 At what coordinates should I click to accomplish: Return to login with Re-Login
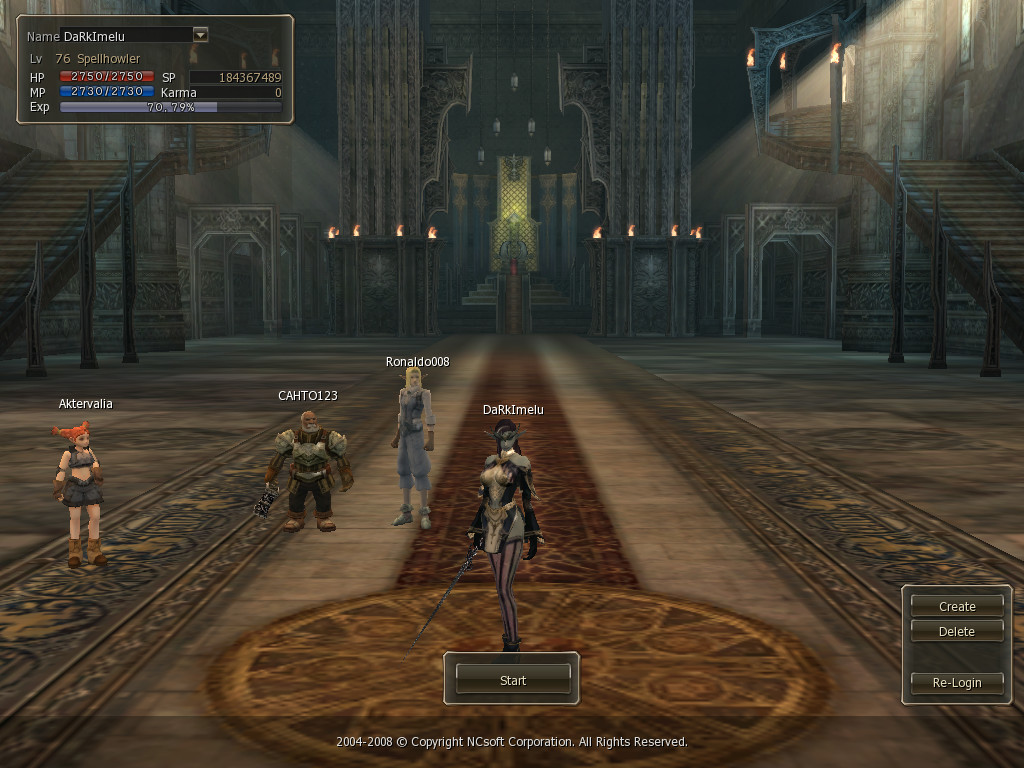tap(957, 682)
